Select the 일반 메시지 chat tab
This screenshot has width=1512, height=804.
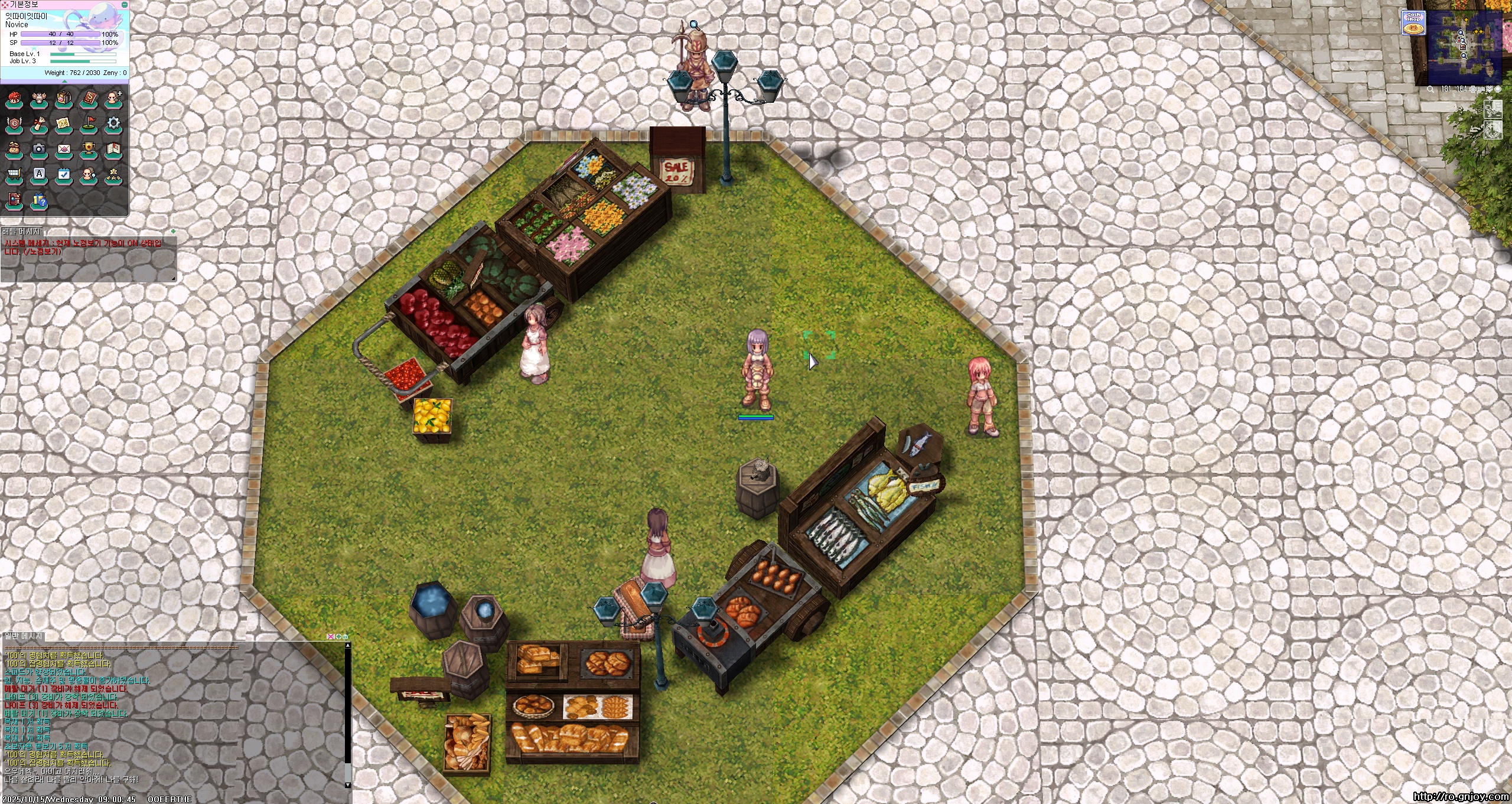click(x=23, y=636)
